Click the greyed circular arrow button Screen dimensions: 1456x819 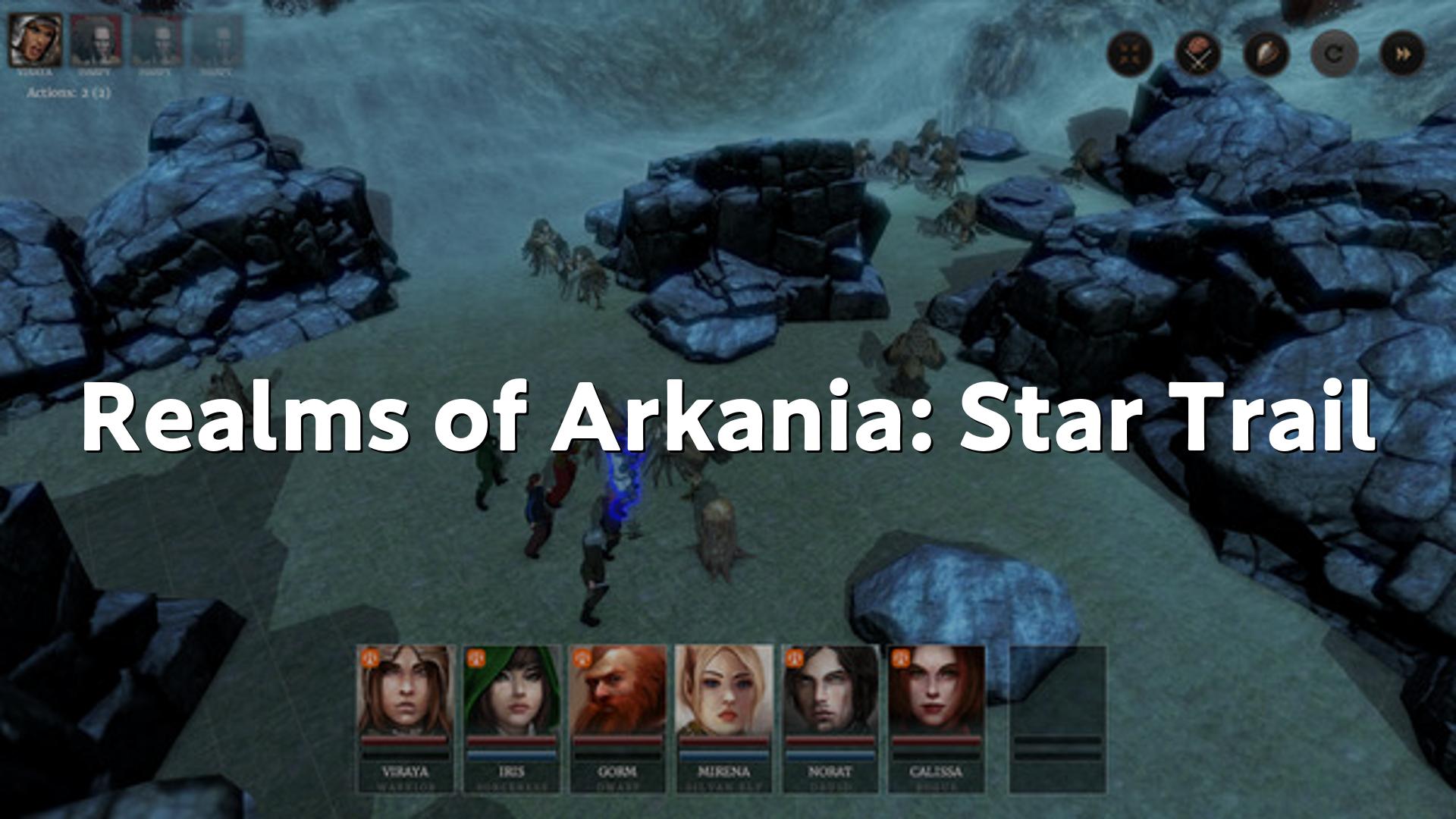(1334, 54)
